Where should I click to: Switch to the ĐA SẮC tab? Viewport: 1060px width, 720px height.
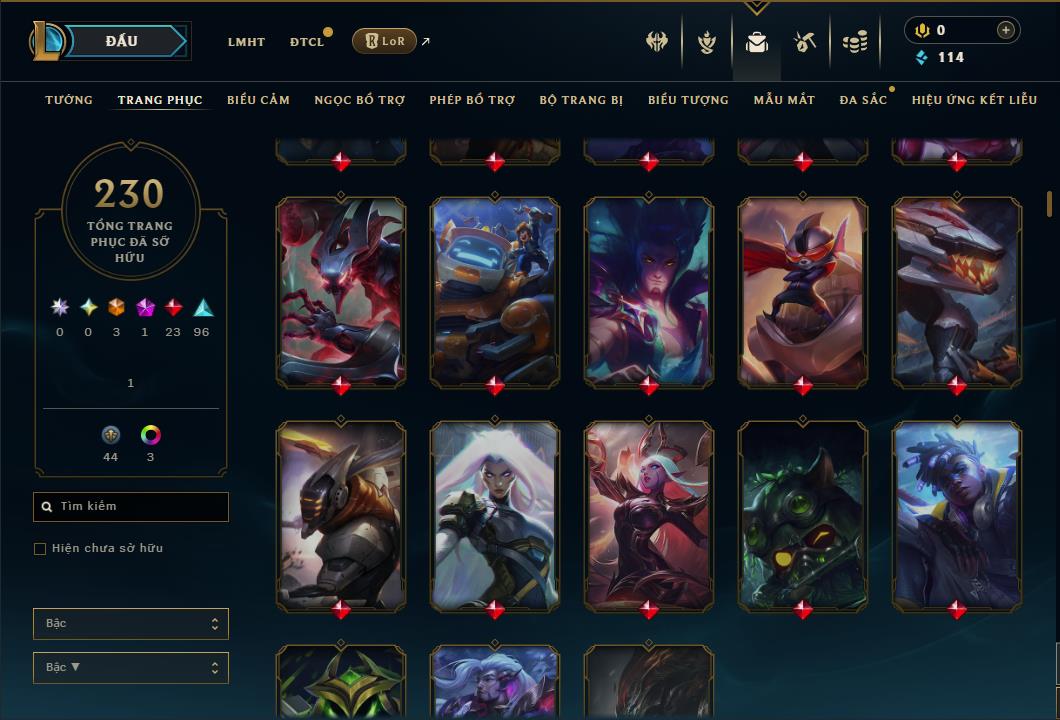point(863,100)
